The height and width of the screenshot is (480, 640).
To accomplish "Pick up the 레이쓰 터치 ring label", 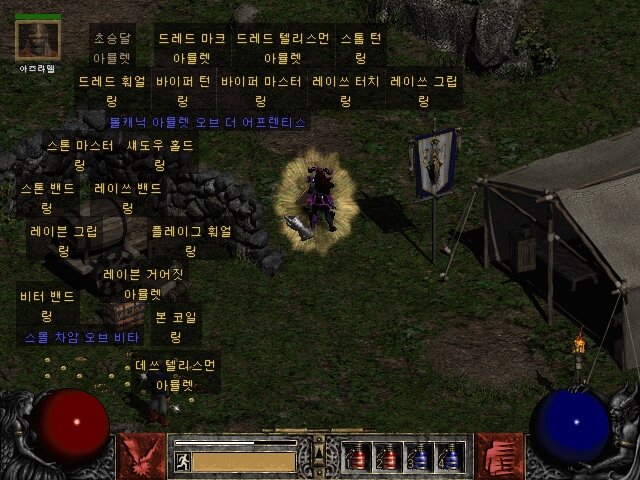I will point(345,92).
